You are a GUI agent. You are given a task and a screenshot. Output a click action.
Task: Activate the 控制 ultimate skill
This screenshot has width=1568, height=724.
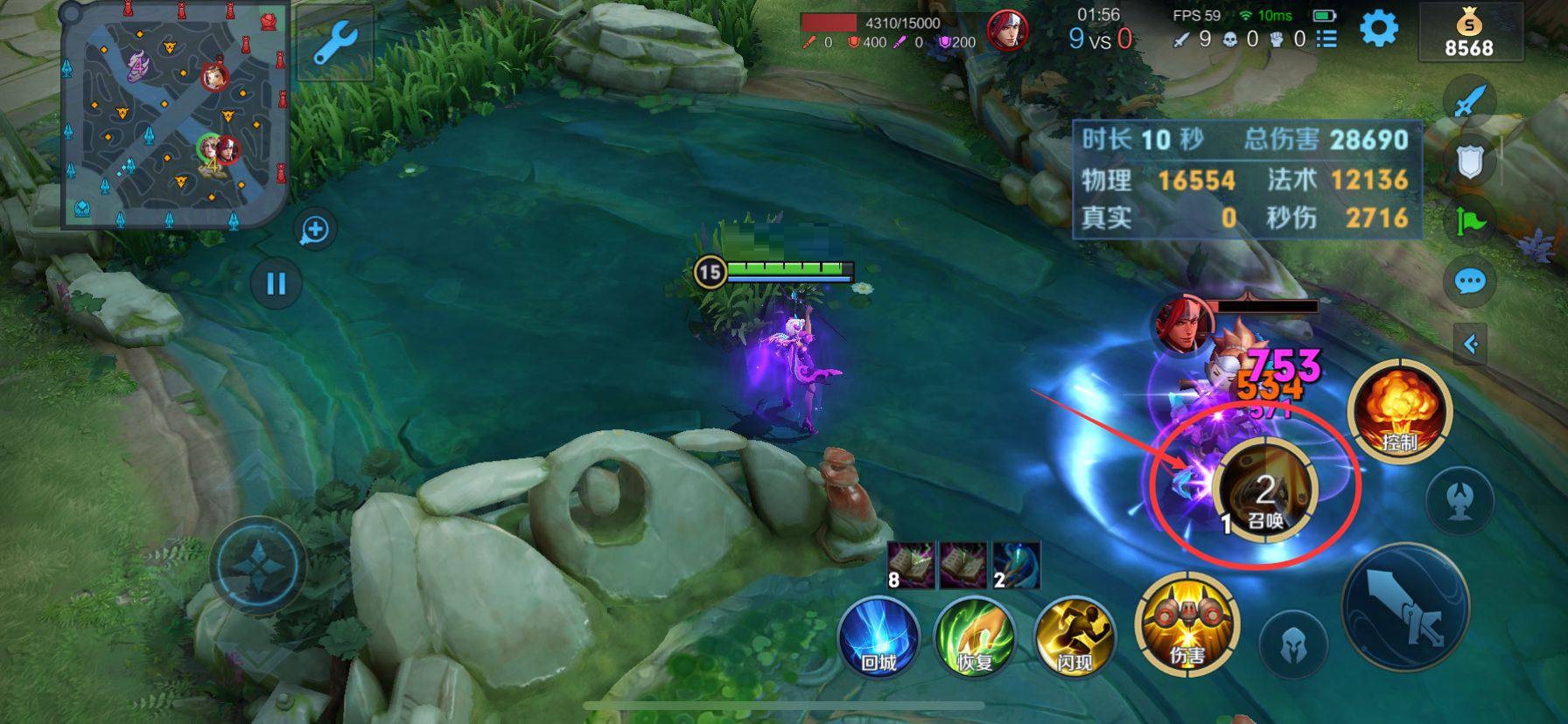click(1399, 413)
